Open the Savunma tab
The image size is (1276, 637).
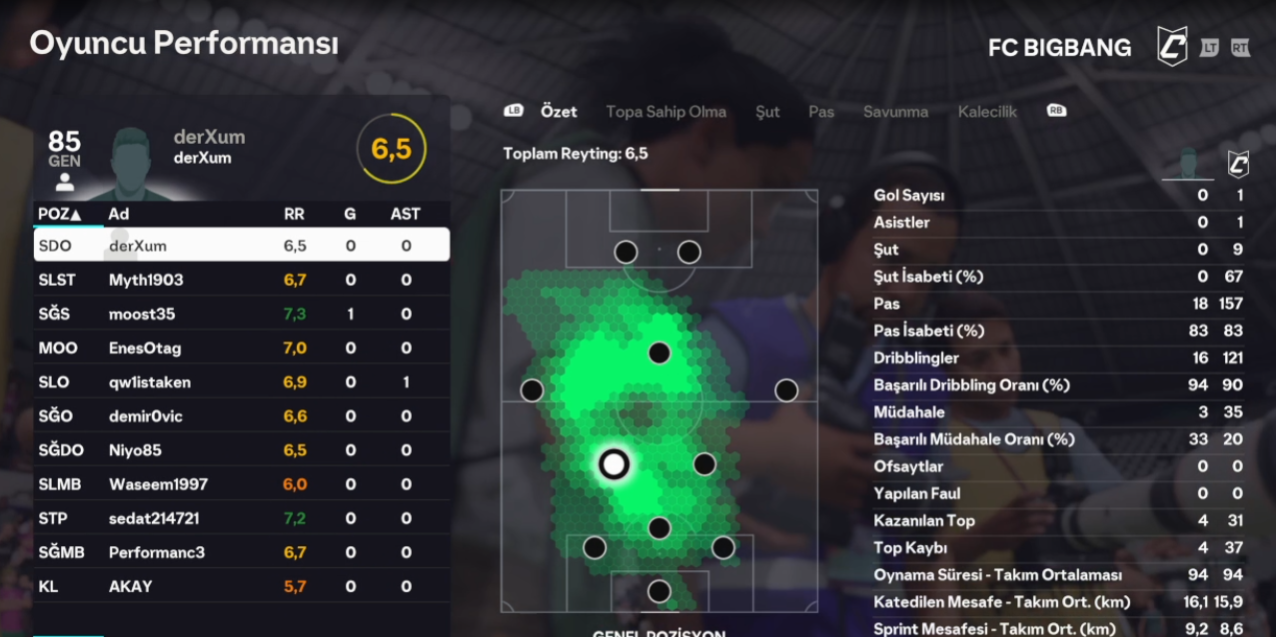point(895,112)
